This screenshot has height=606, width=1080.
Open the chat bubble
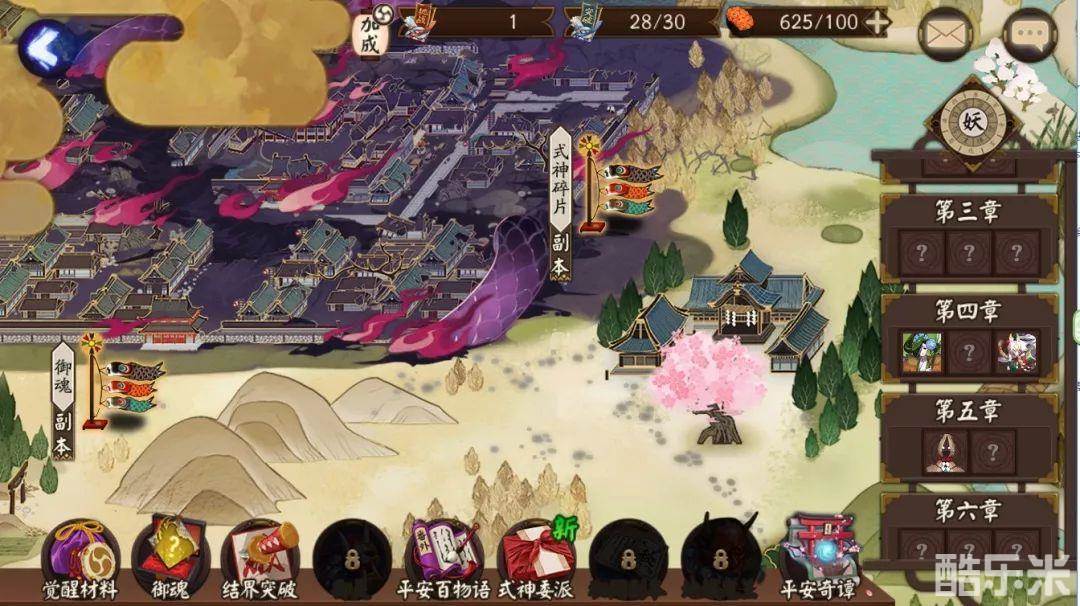1029,35
